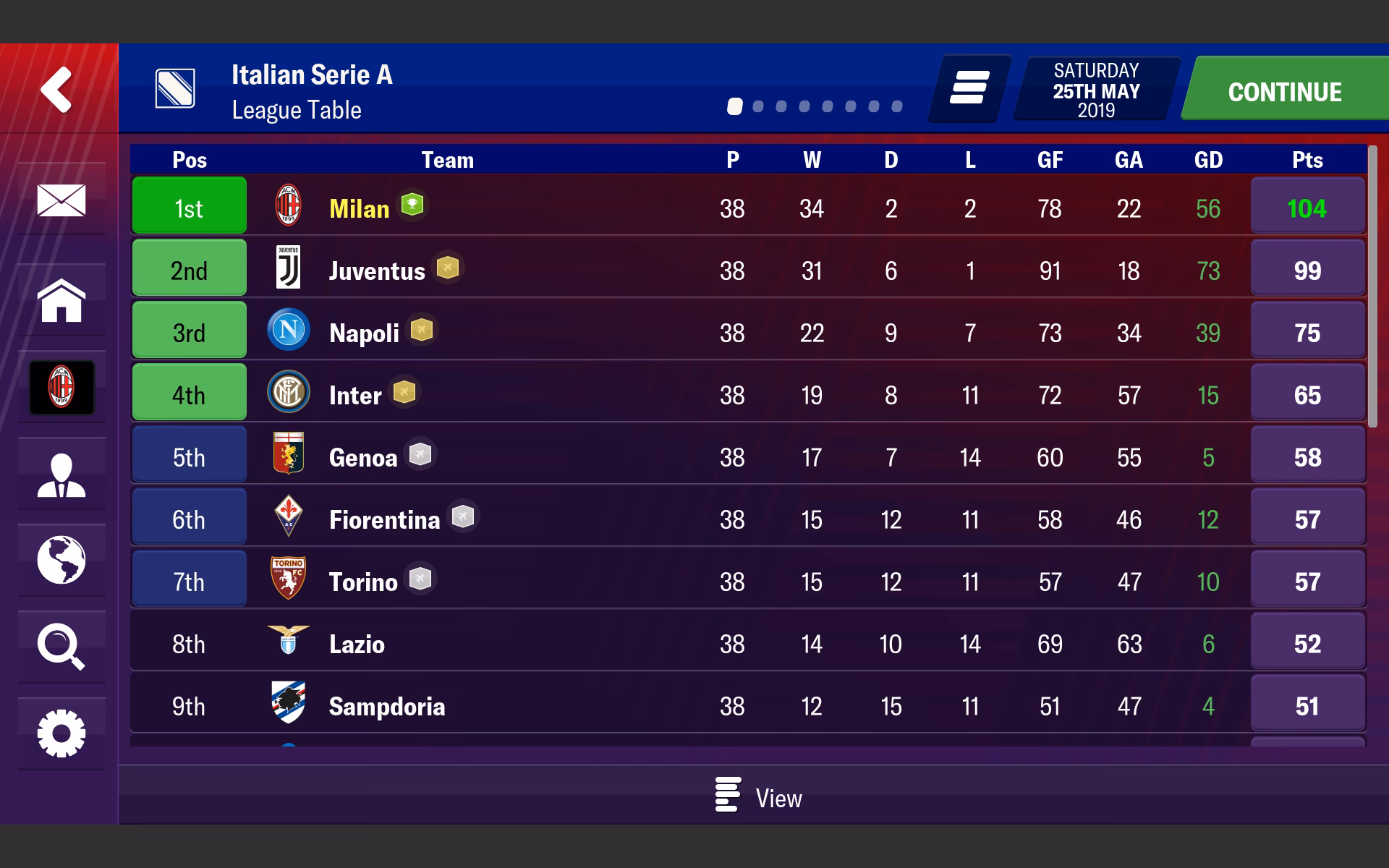Image resolution: width=1389 pixels, height=868 pixels.
Task: Click the Juventus club crest
Action: (288, 268)
